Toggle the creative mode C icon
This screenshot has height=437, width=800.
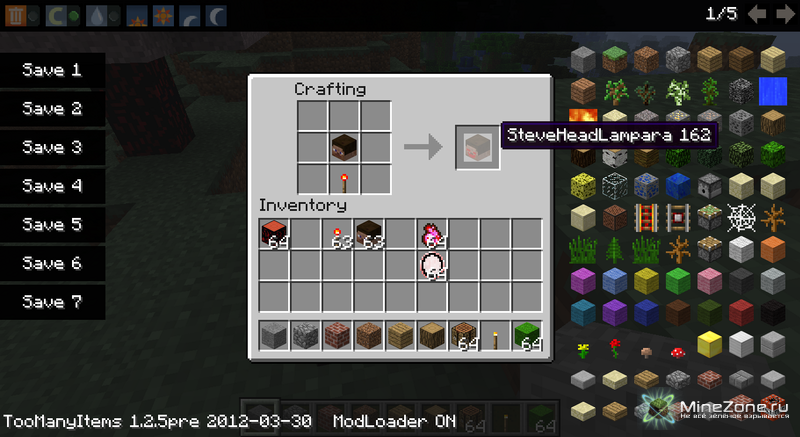click(57, 16)
